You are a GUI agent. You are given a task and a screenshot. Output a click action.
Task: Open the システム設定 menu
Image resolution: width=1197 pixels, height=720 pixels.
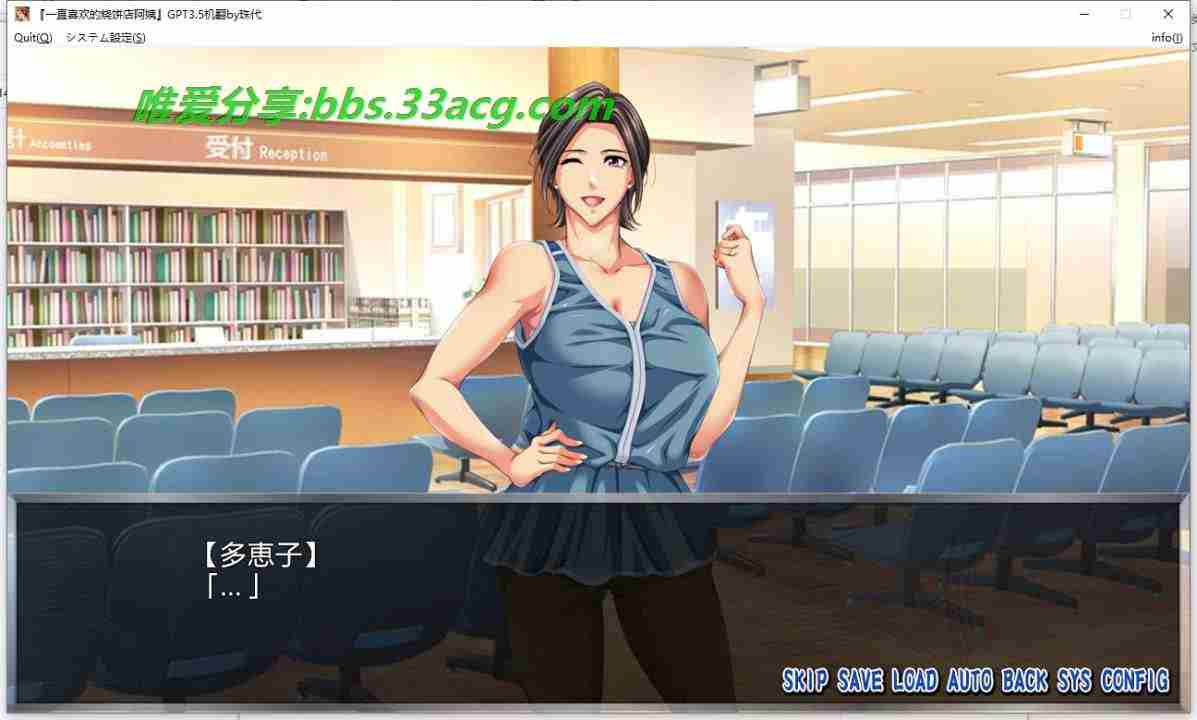[105, 37]
